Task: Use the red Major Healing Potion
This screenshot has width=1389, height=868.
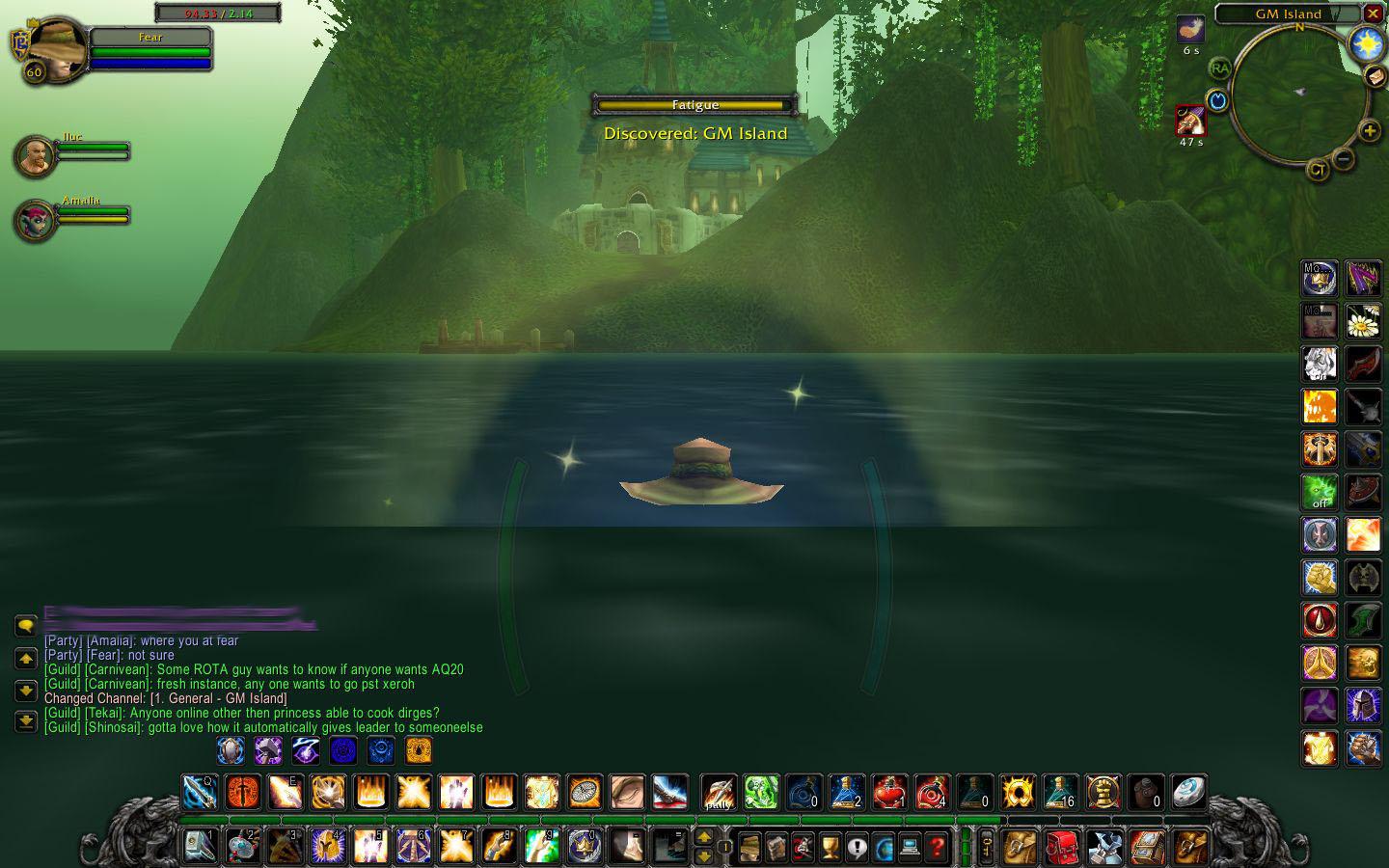Action: [931, 794]
